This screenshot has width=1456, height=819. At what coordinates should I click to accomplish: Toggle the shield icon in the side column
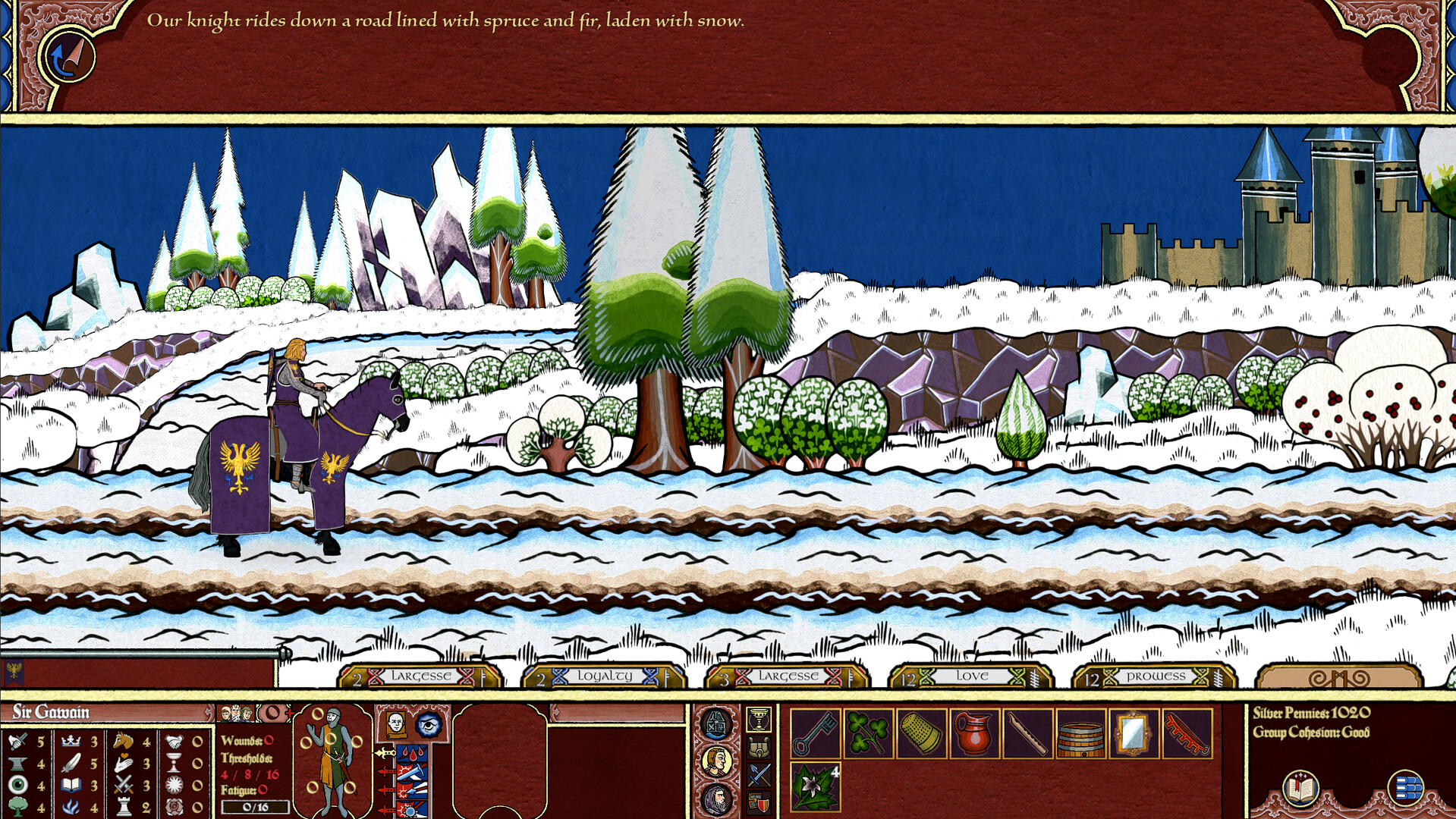(759, 802)
